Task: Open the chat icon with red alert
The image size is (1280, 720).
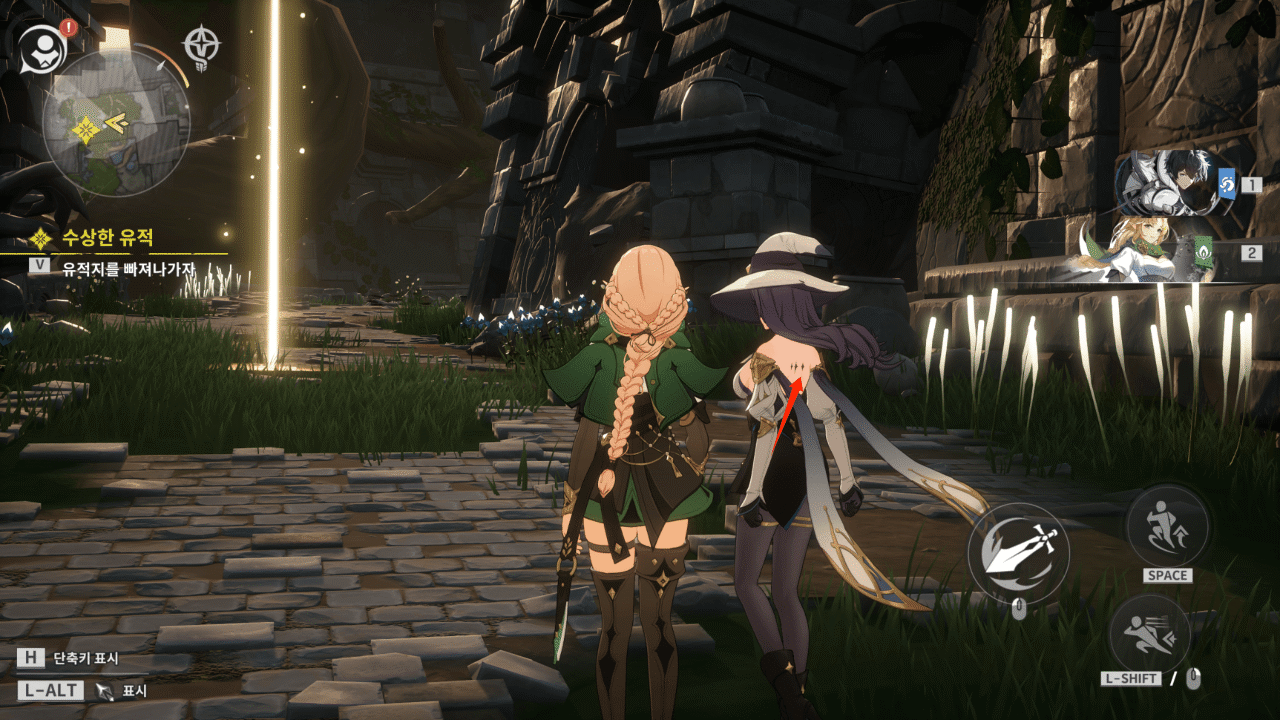Action: [x=42, y=46]
